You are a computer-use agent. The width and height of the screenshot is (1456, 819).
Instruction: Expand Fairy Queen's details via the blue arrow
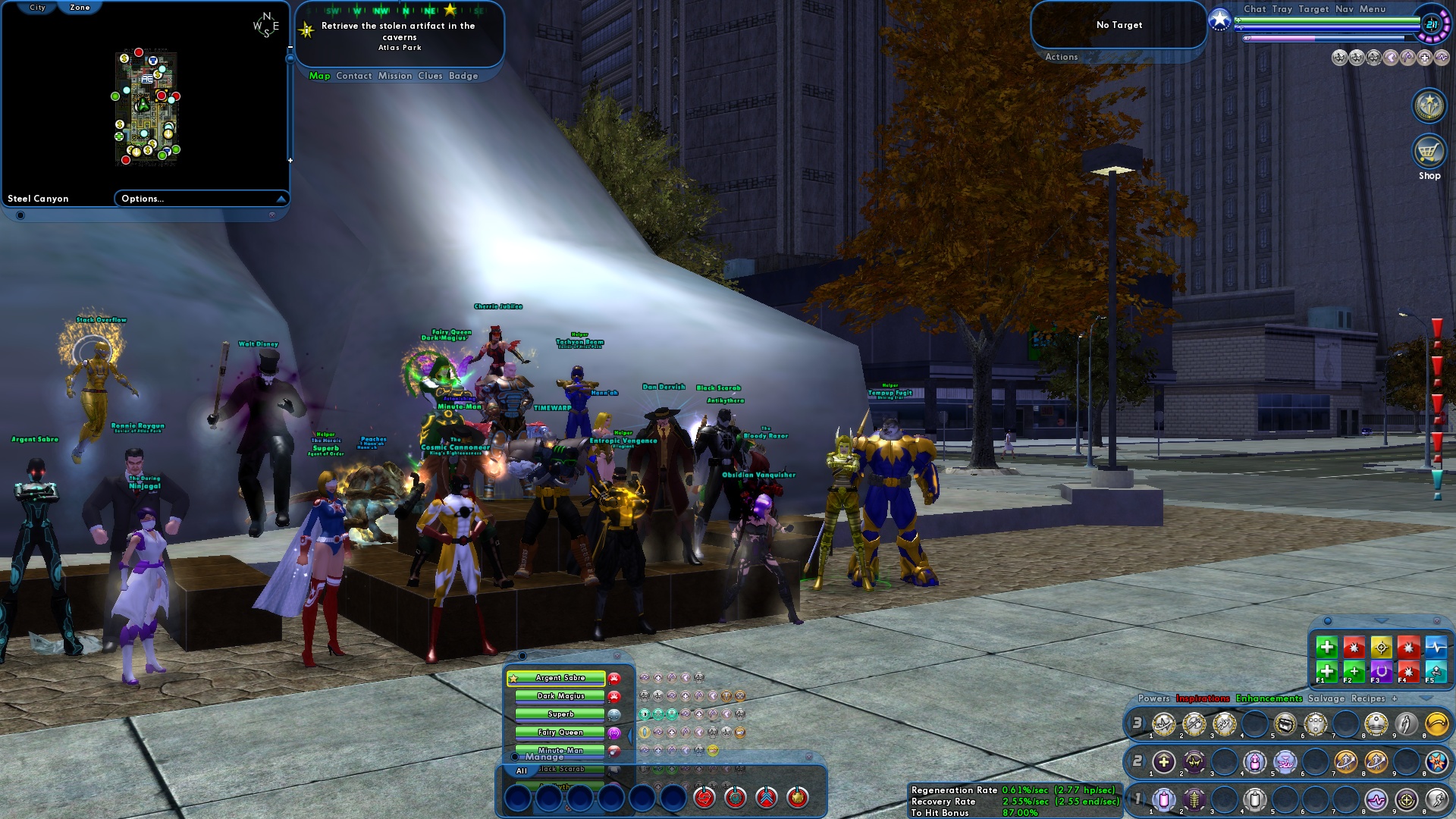[629, 736]
